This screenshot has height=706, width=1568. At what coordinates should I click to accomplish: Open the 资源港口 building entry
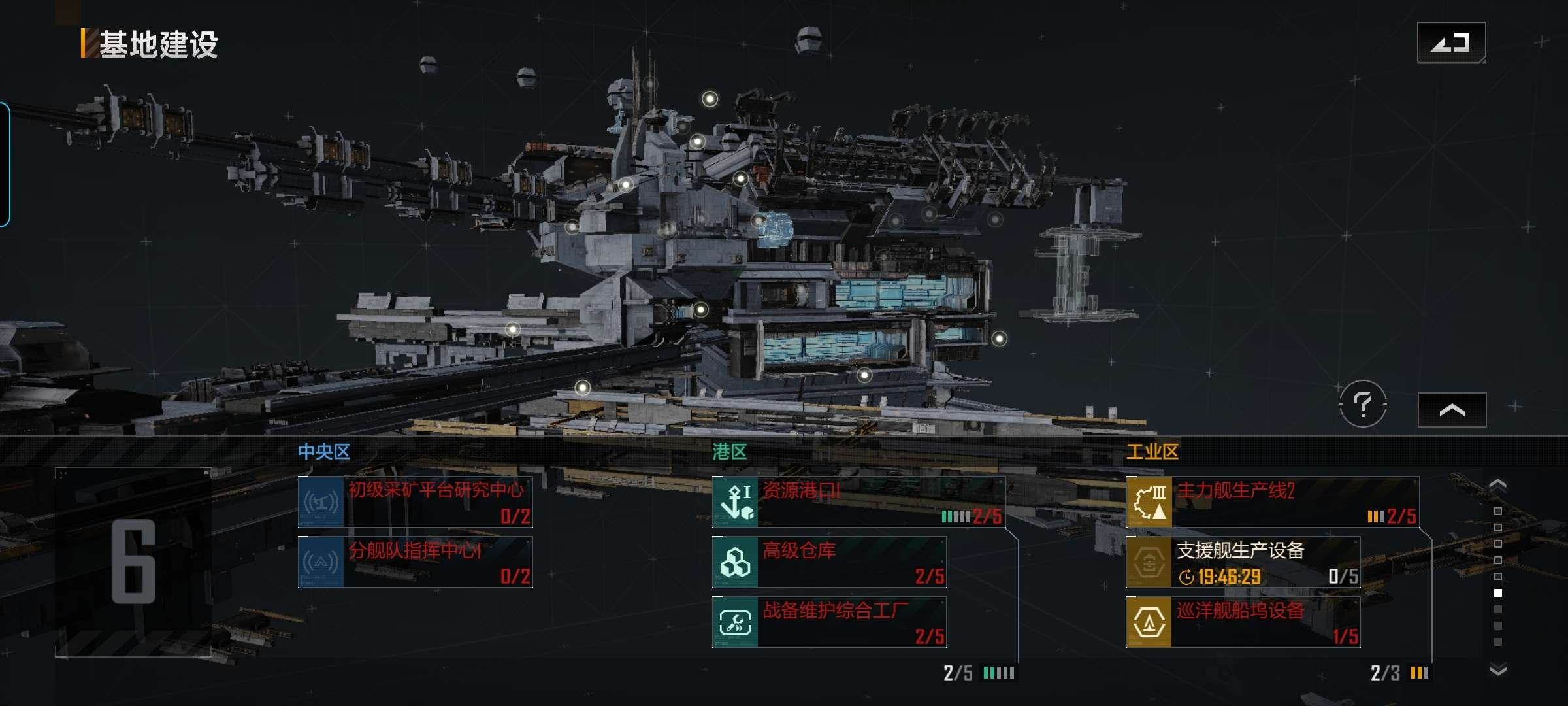point(858,502)
